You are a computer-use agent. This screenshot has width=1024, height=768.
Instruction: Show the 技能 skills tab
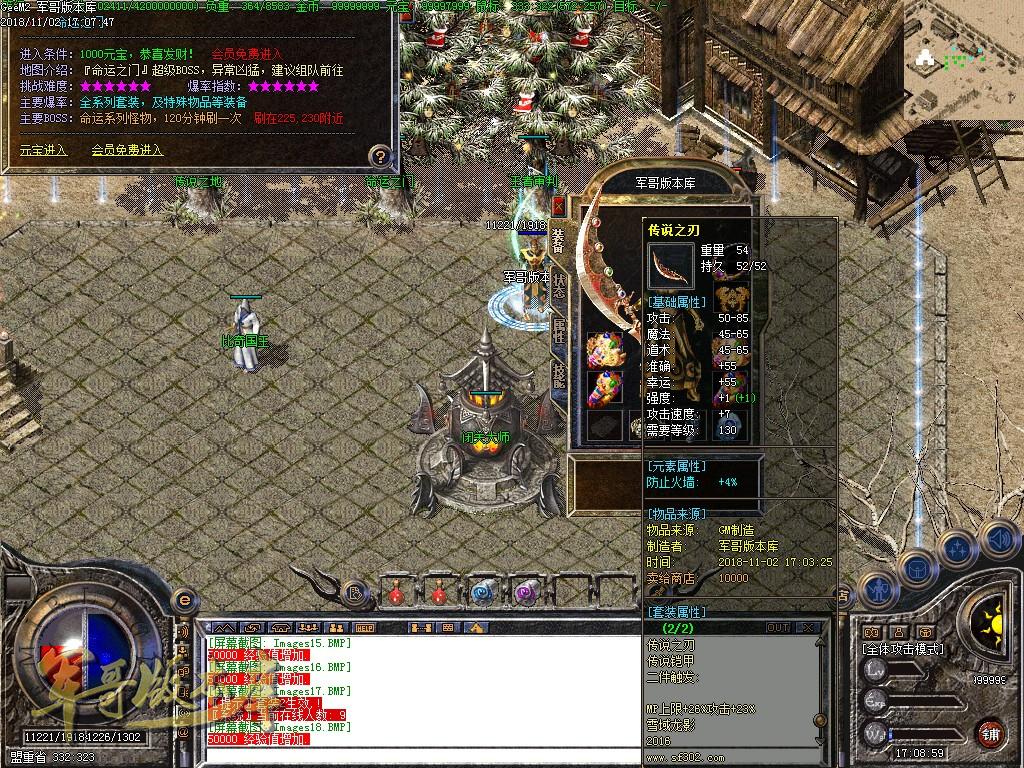pyautogui.click(x=558, y=377)
